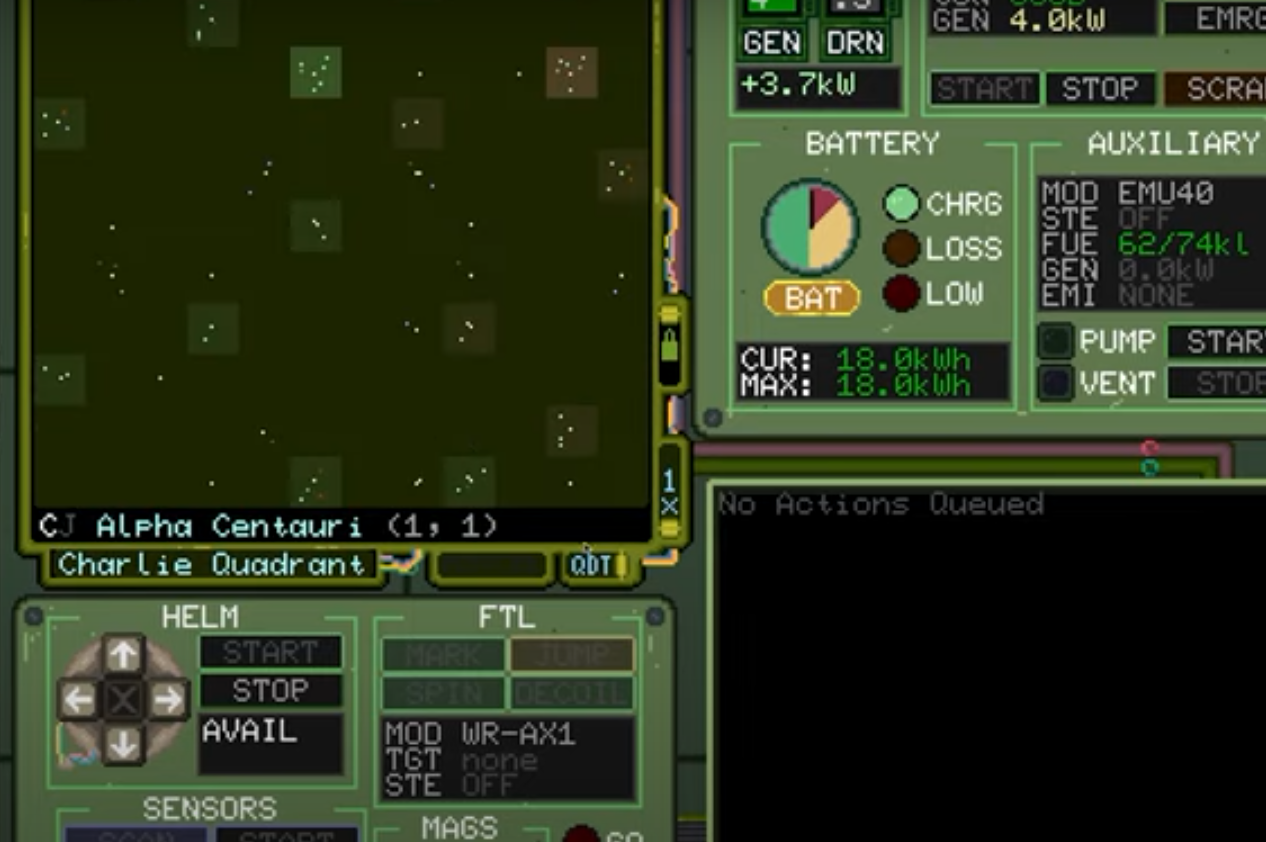Stop the reactor with its STOP button
This screenshot has width=1266, height=842.
[1099, 89]
